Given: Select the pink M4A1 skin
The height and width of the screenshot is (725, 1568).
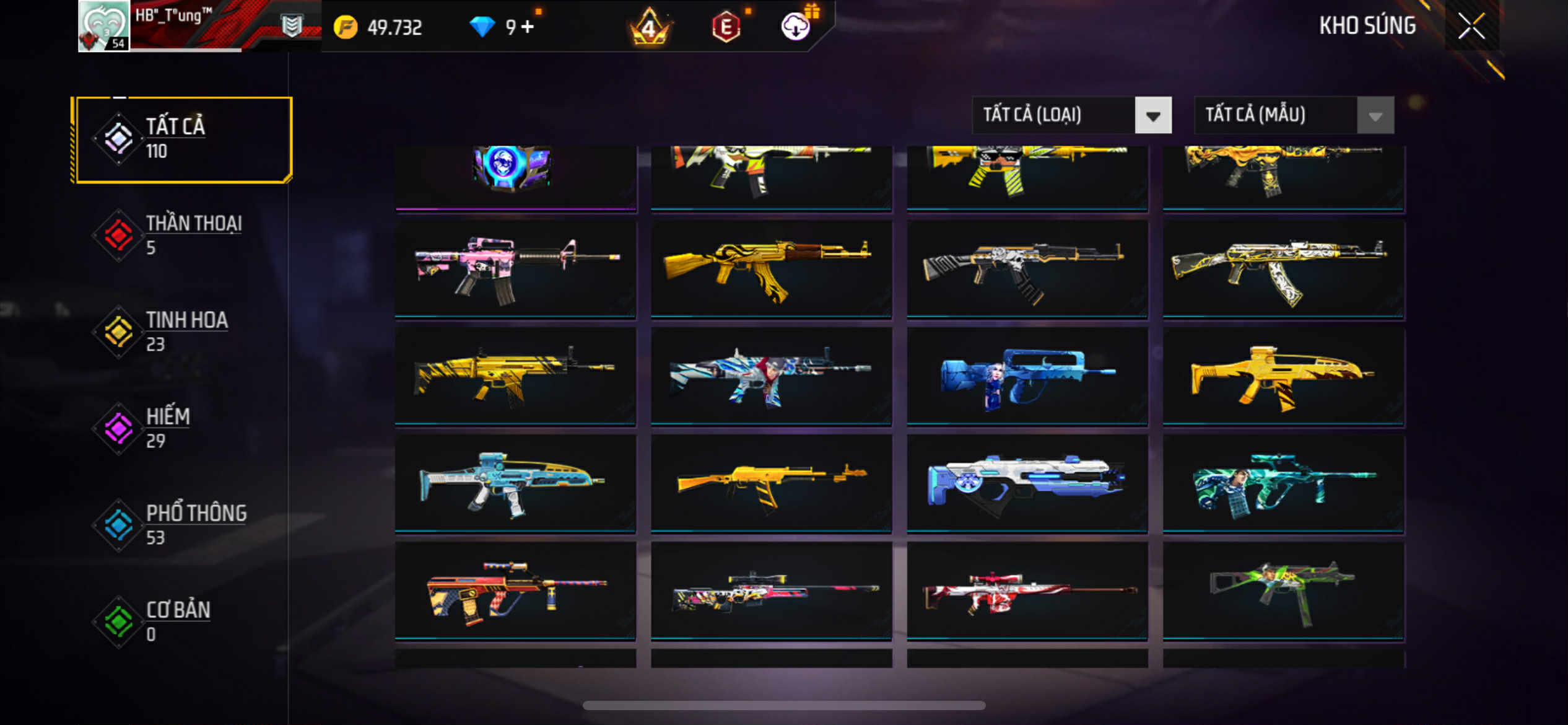Looking at the screenshot, I should point(515,269).
